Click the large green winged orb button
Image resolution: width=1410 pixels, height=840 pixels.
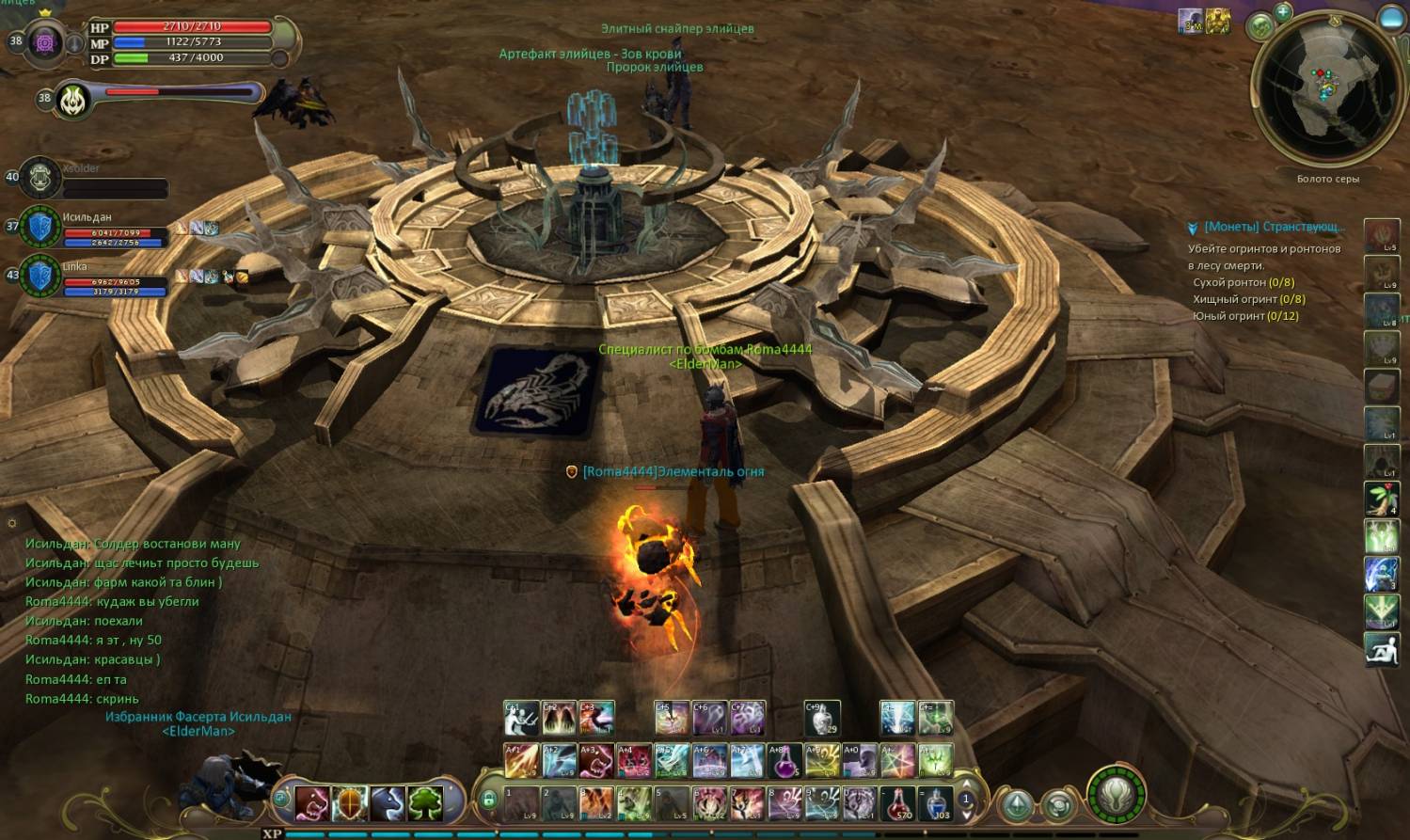coord(1117,795)
